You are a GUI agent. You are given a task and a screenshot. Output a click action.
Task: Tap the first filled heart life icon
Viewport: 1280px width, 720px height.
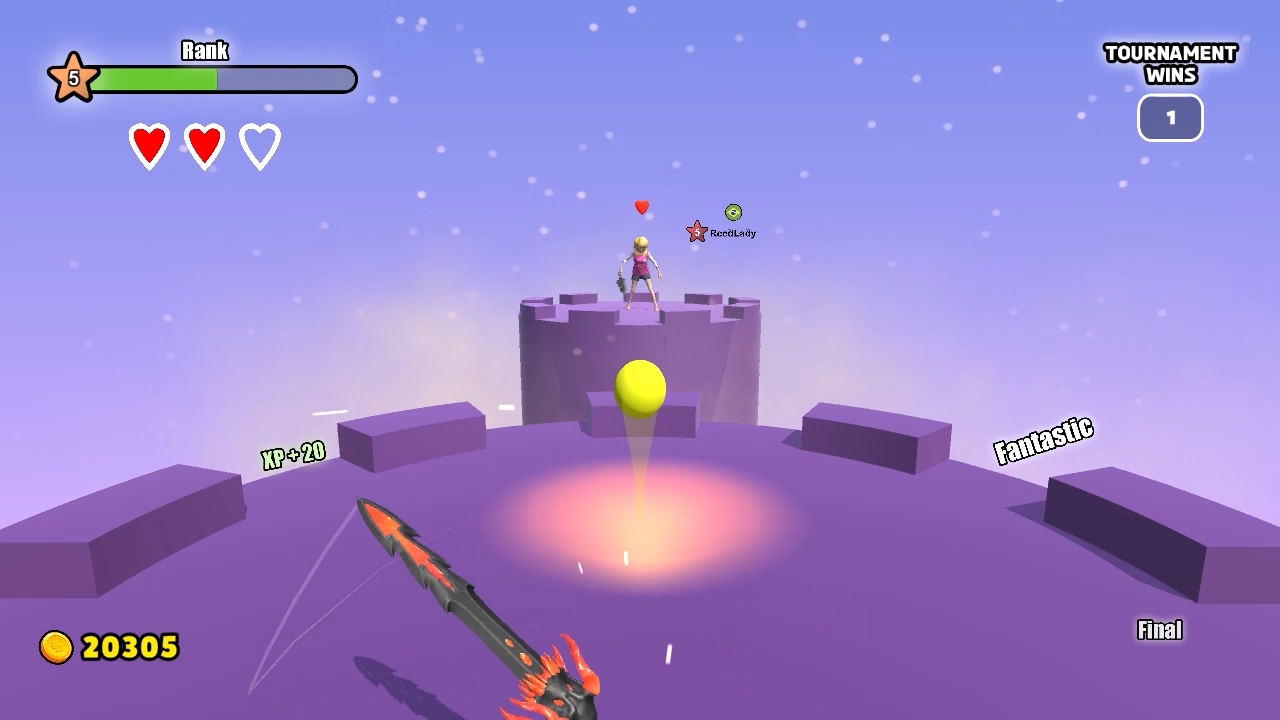click(149, 144)
